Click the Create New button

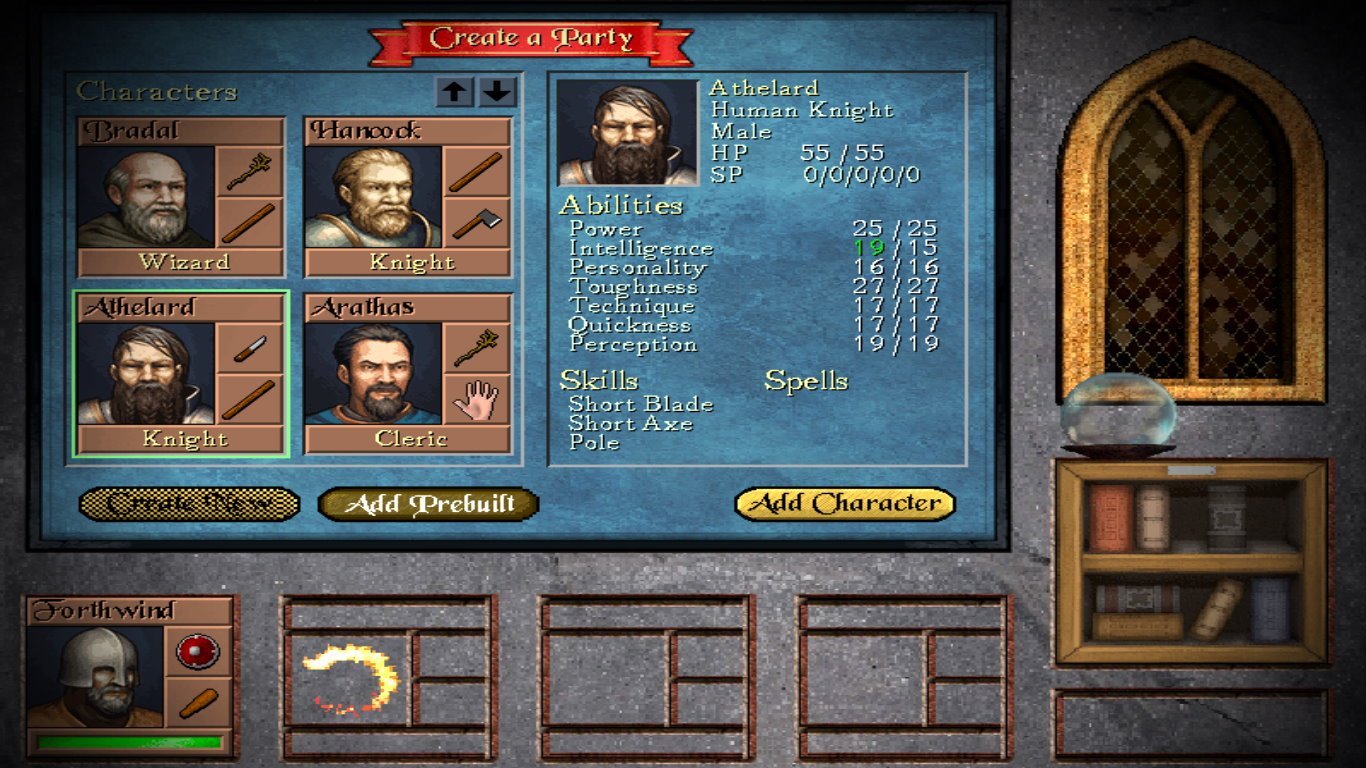189,504
